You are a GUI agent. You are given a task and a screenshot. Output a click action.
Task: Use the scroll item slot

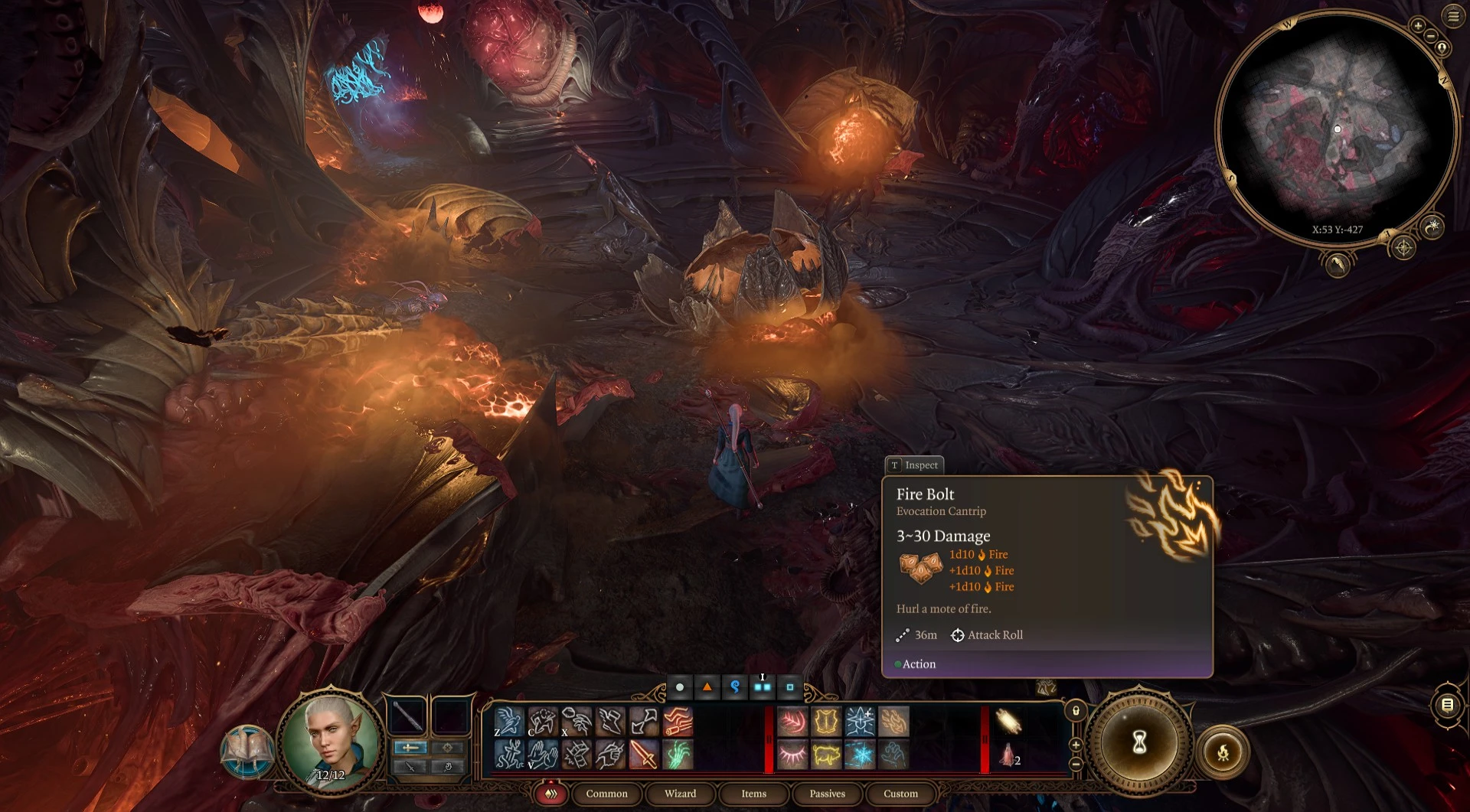[1008, 722]
